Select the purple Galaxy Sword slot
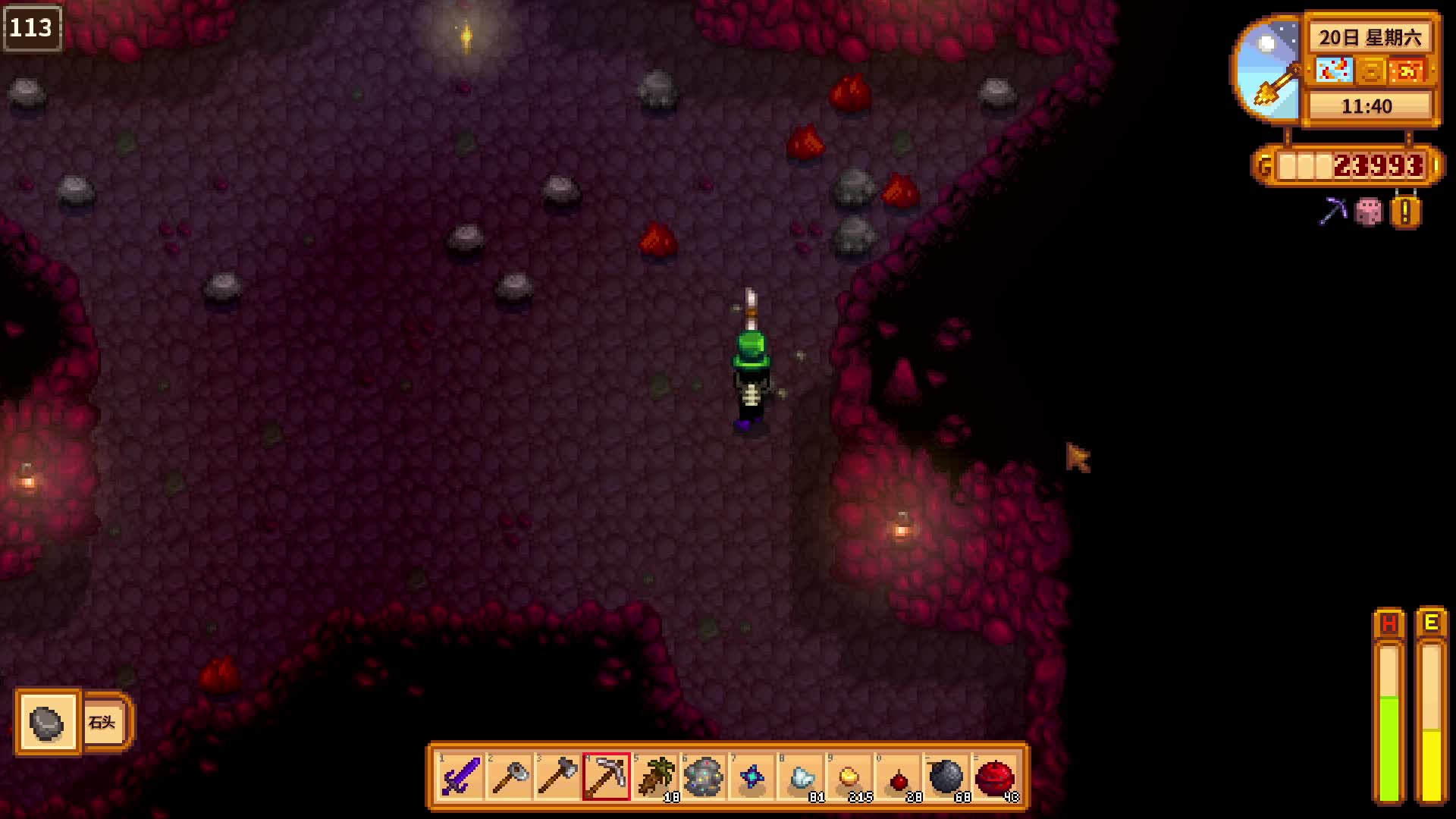 [461, 777]
